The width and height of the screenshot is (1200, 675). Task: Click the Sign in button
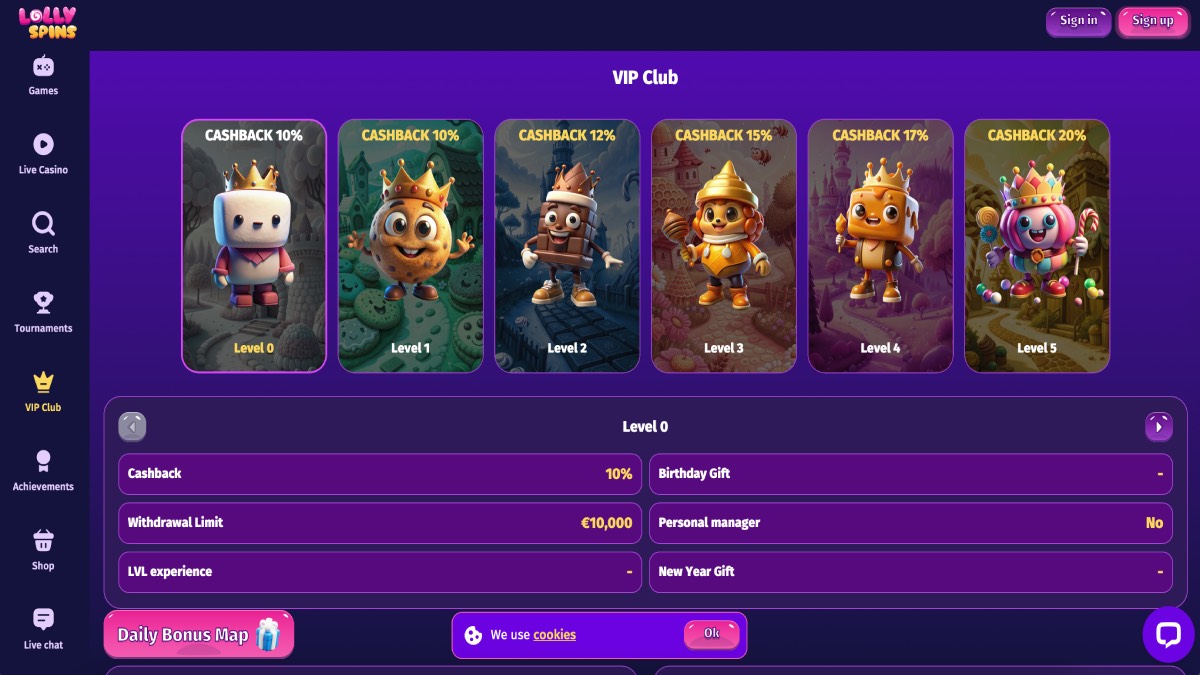click(1078, 21)
